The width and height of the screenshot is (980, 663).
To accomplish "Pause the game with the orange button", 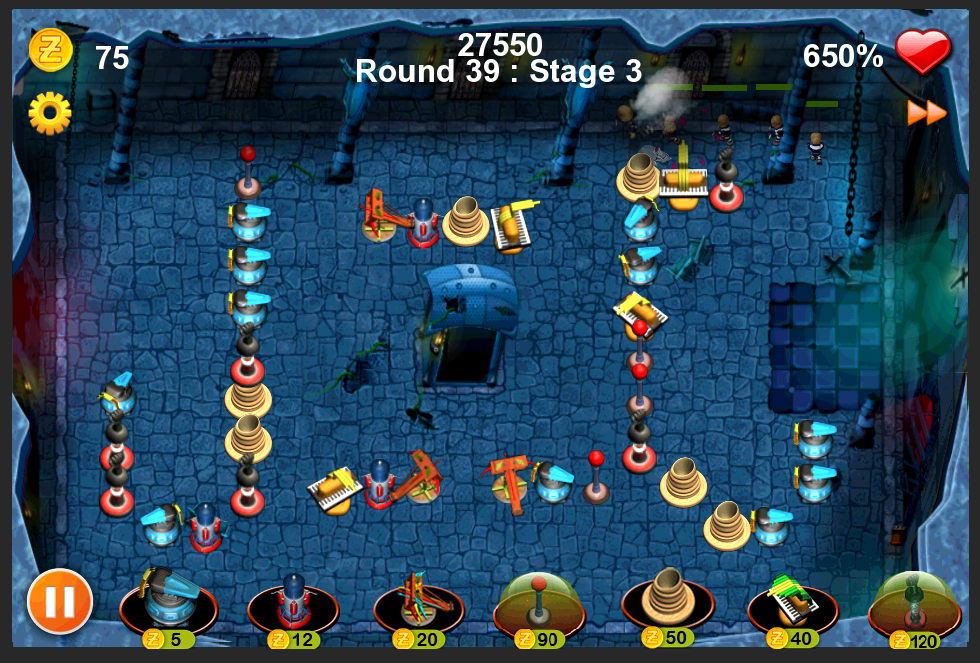I will (x=60, y=601).
